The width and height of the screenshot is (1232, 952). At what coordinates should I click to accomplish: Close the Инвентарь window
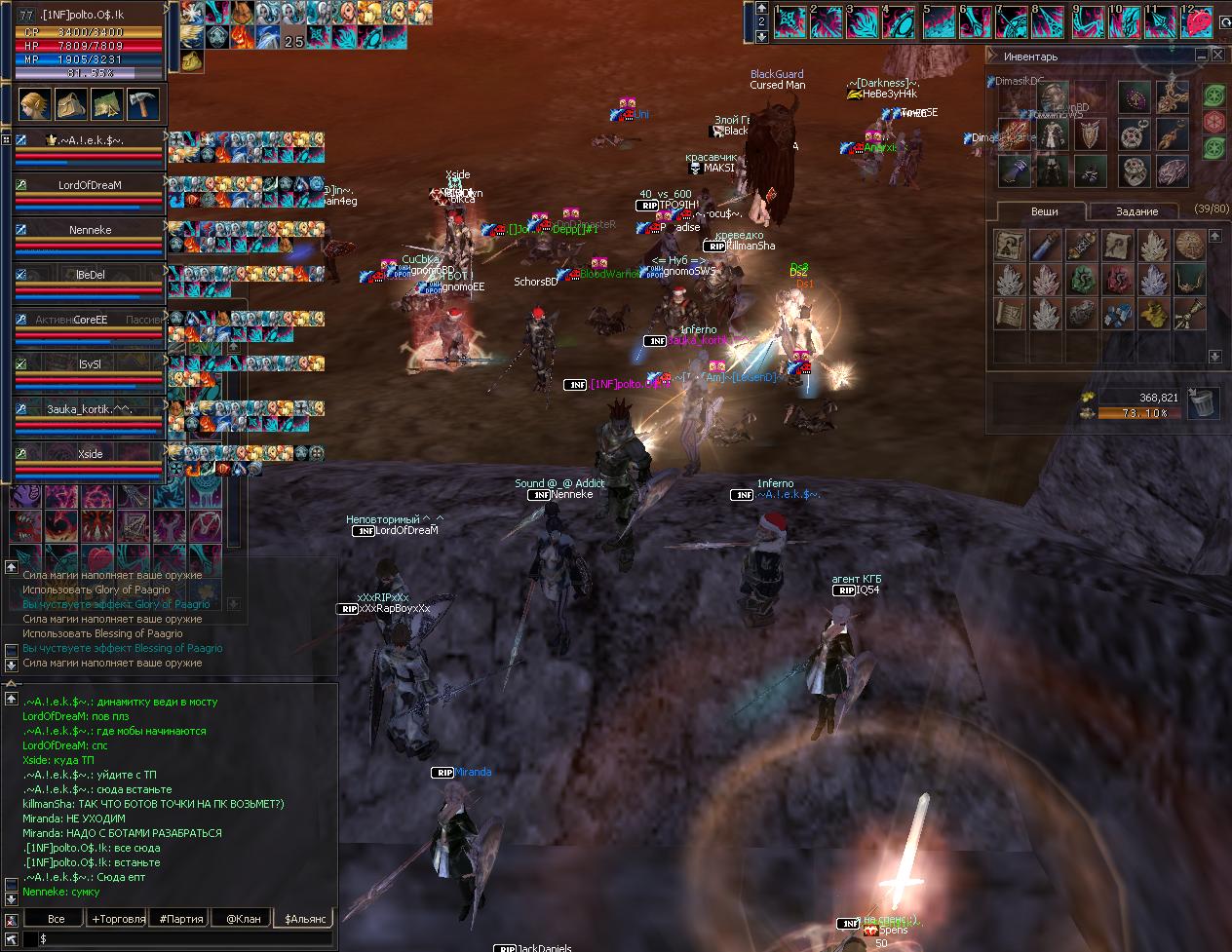tap(1218, 56)
